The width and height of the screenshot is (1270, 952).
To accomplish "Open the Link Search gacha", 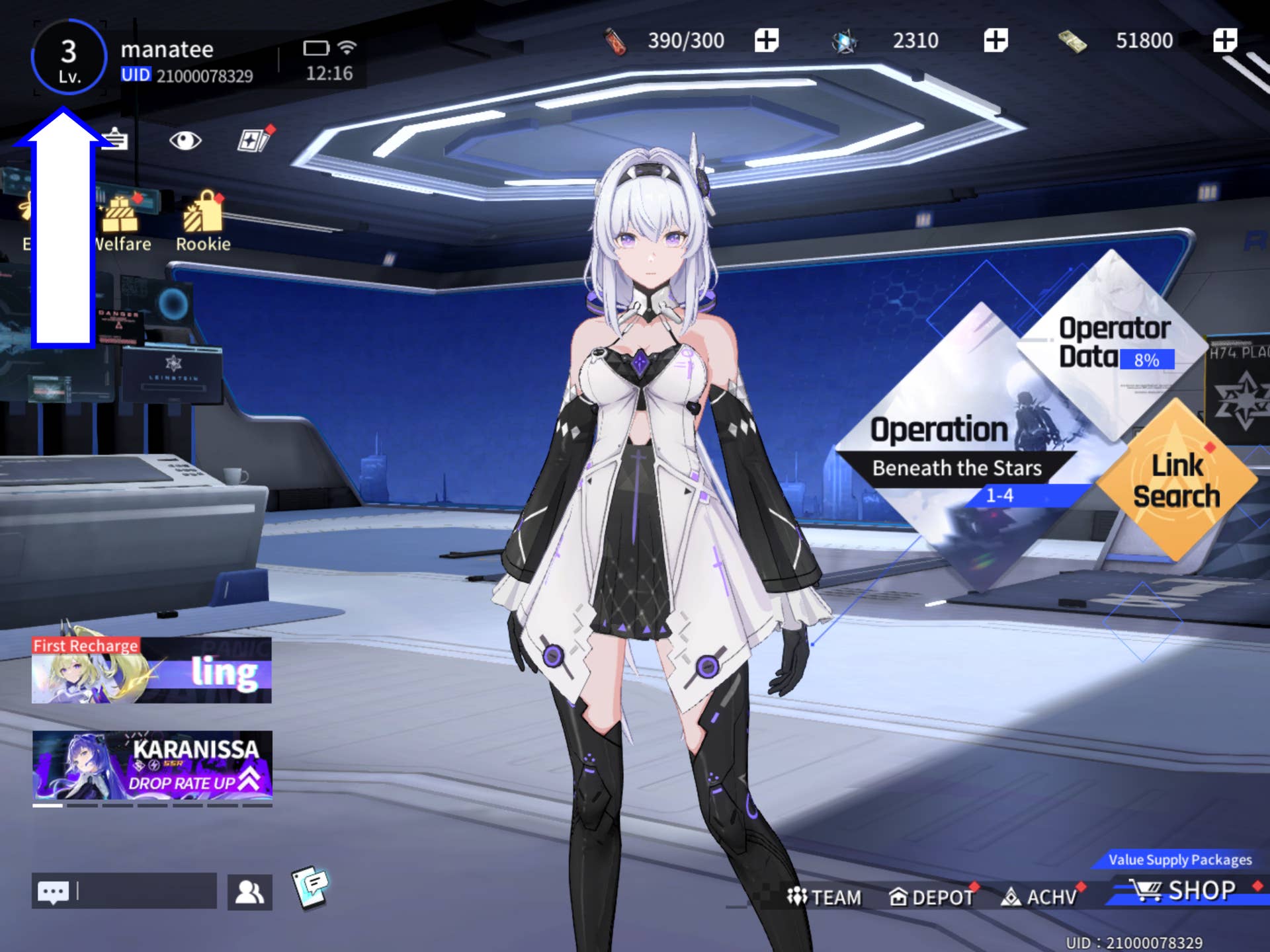I will (1176, 481).
